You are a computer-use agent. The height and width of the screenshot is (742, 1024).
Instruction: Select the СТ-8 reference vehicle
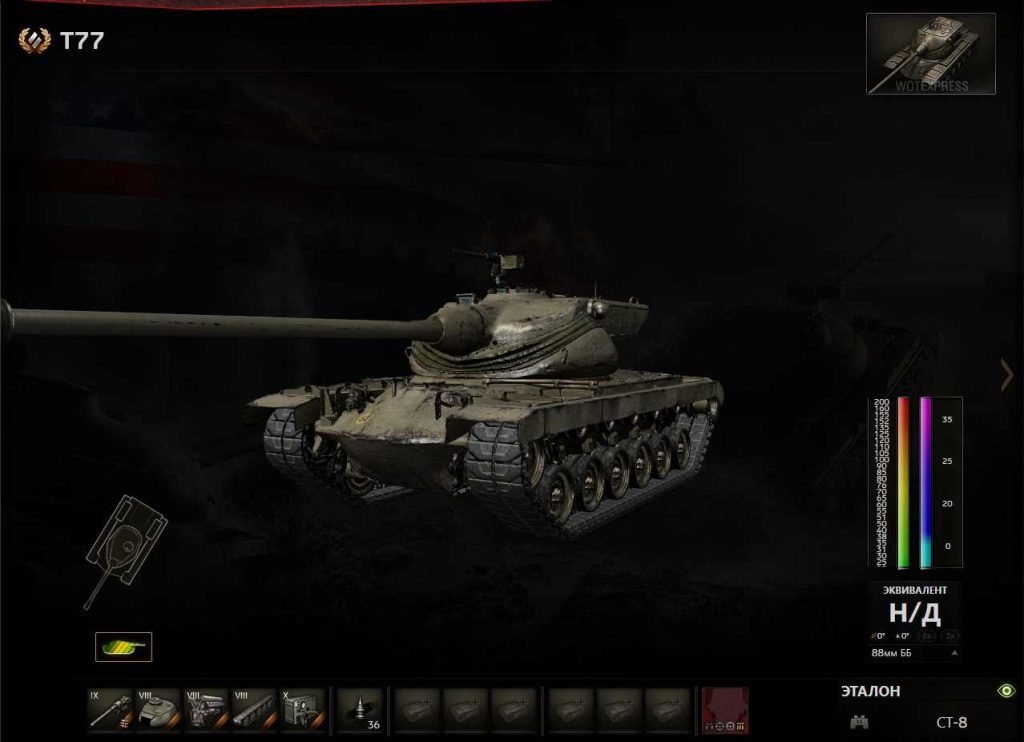pos(951,722)
